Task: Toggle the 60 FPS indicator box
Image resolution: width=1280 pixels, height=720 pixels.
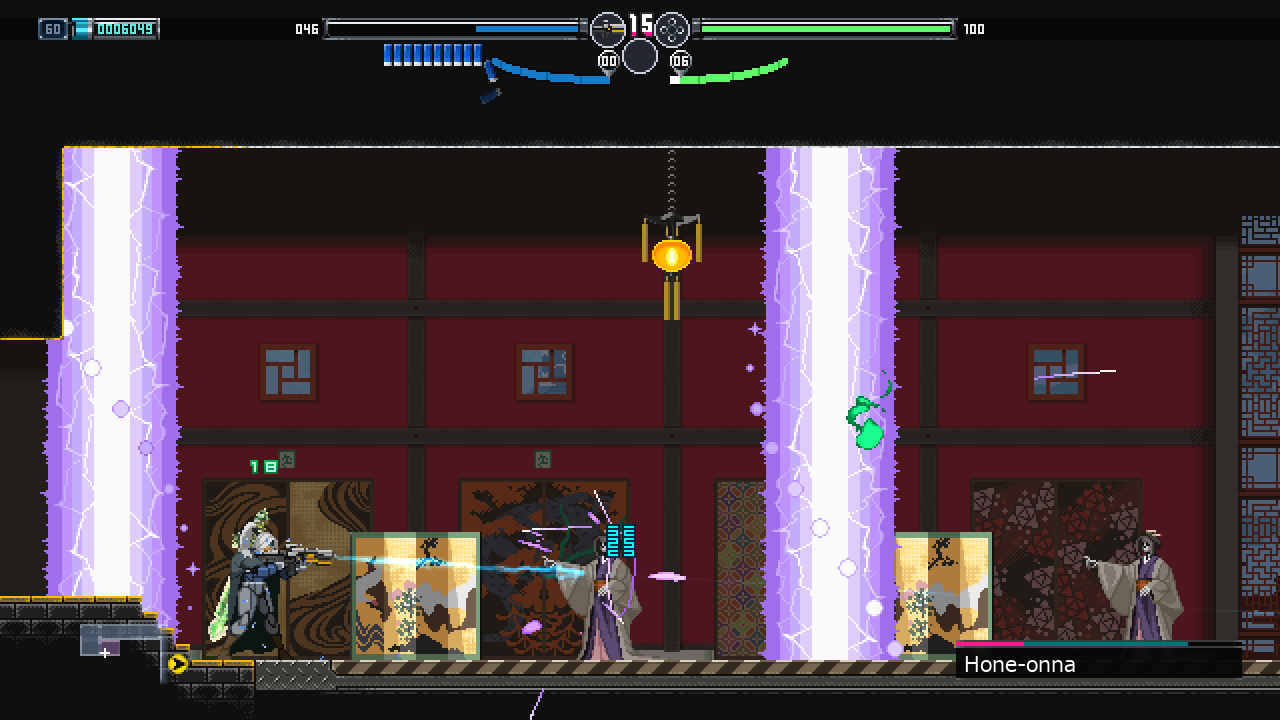Action: [52, 28]
